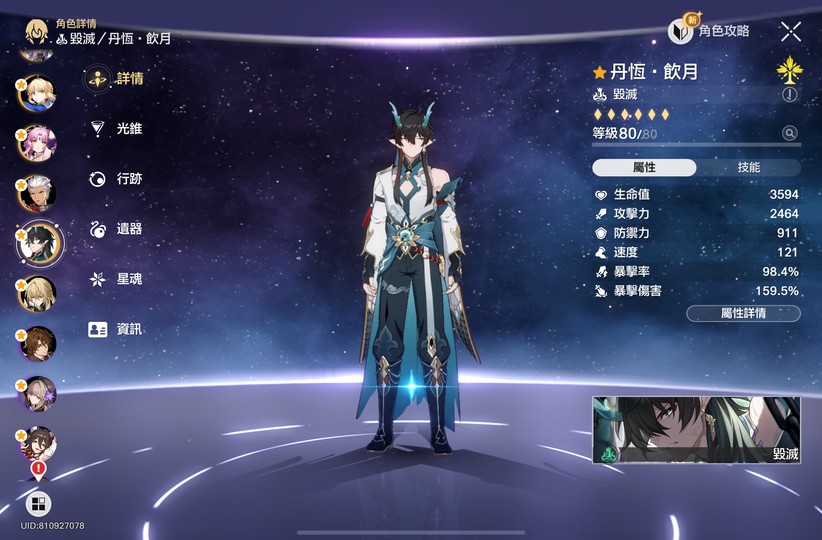Select the pink-haired character portrait
The height and width of the screenshot is (540, 822).
point(38,141)
